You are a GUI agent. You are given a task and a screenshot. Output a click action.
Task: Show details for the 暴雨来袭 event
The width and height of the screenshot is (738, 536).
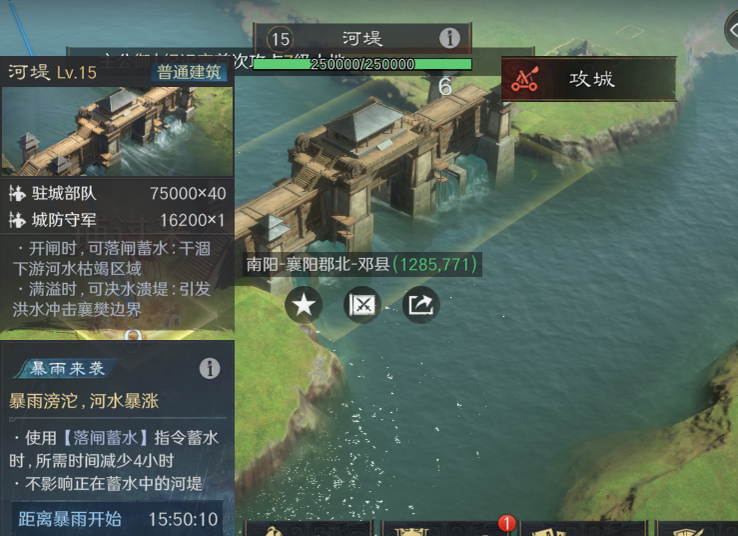(x=209, y=368)
